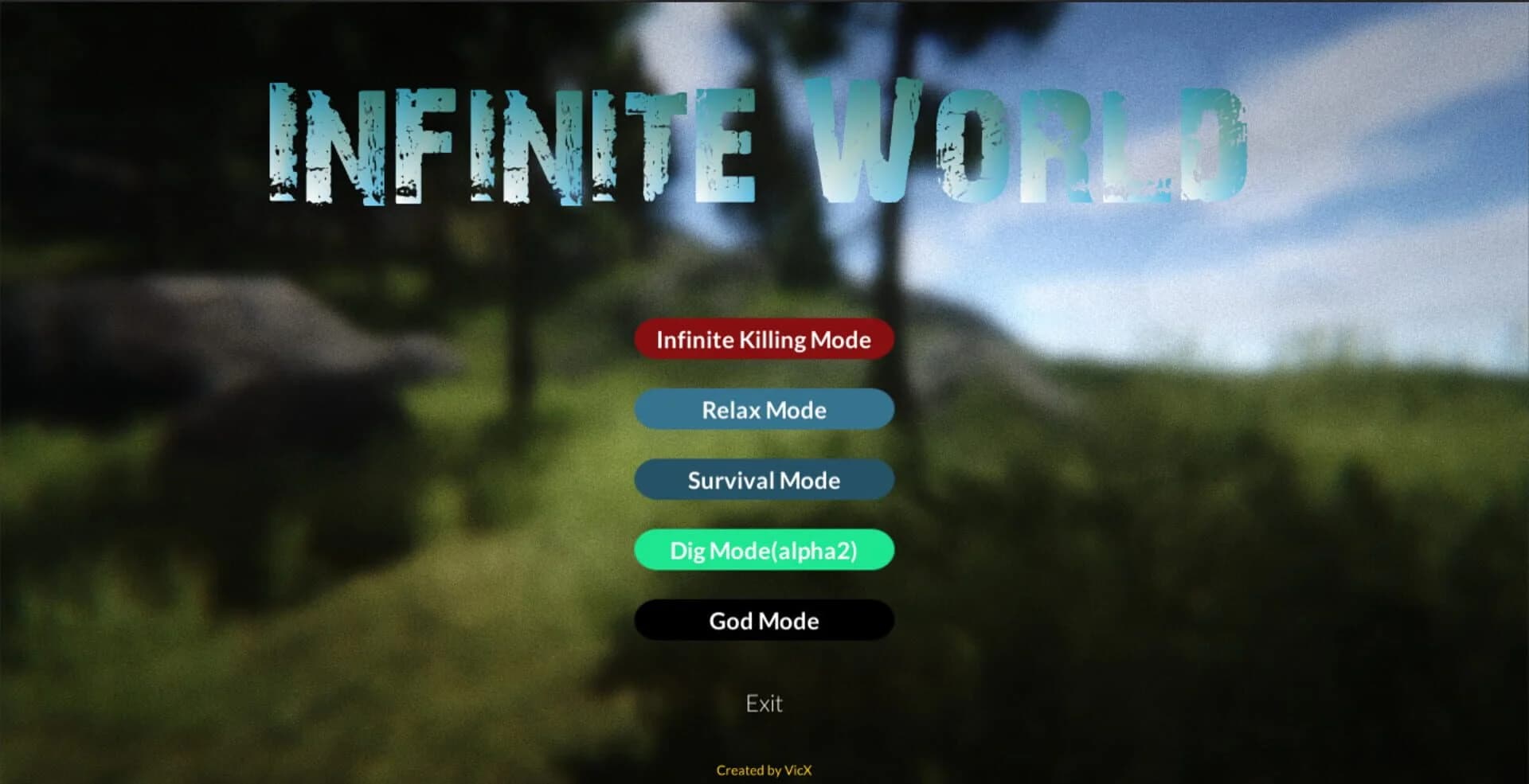Select the mode directly above God Mode
This screenshot has height=784, width=1529.
(x=763, y=549)
